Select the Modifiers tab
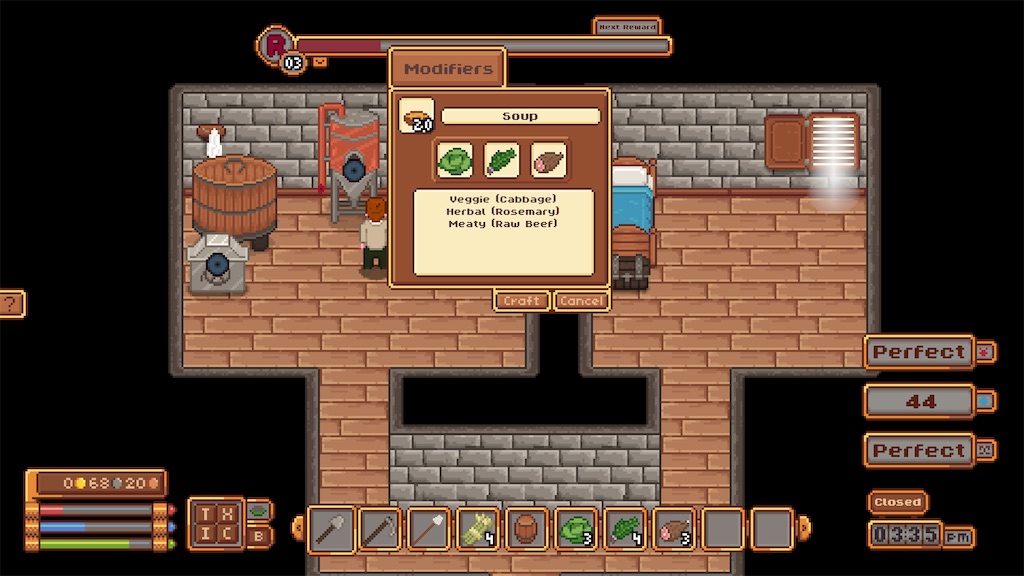 tap(448, 69)
